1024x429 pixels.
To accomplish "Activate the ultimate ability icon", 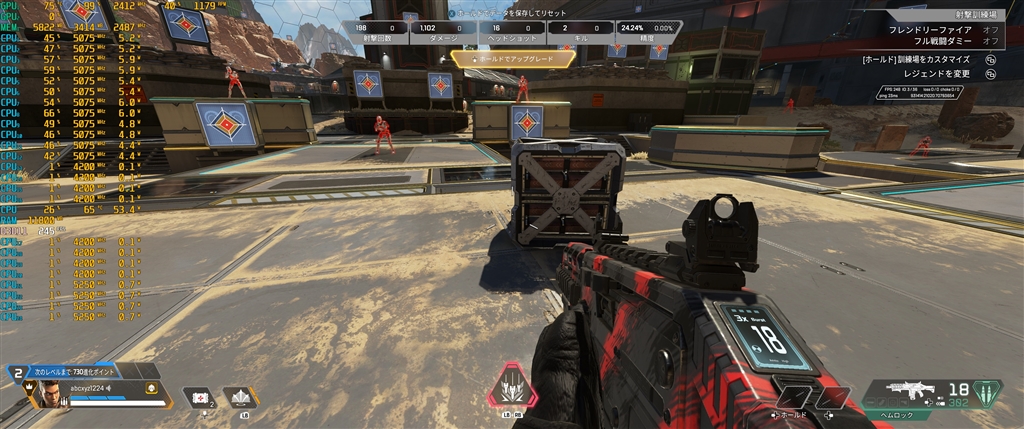I will tap(511, 384).
